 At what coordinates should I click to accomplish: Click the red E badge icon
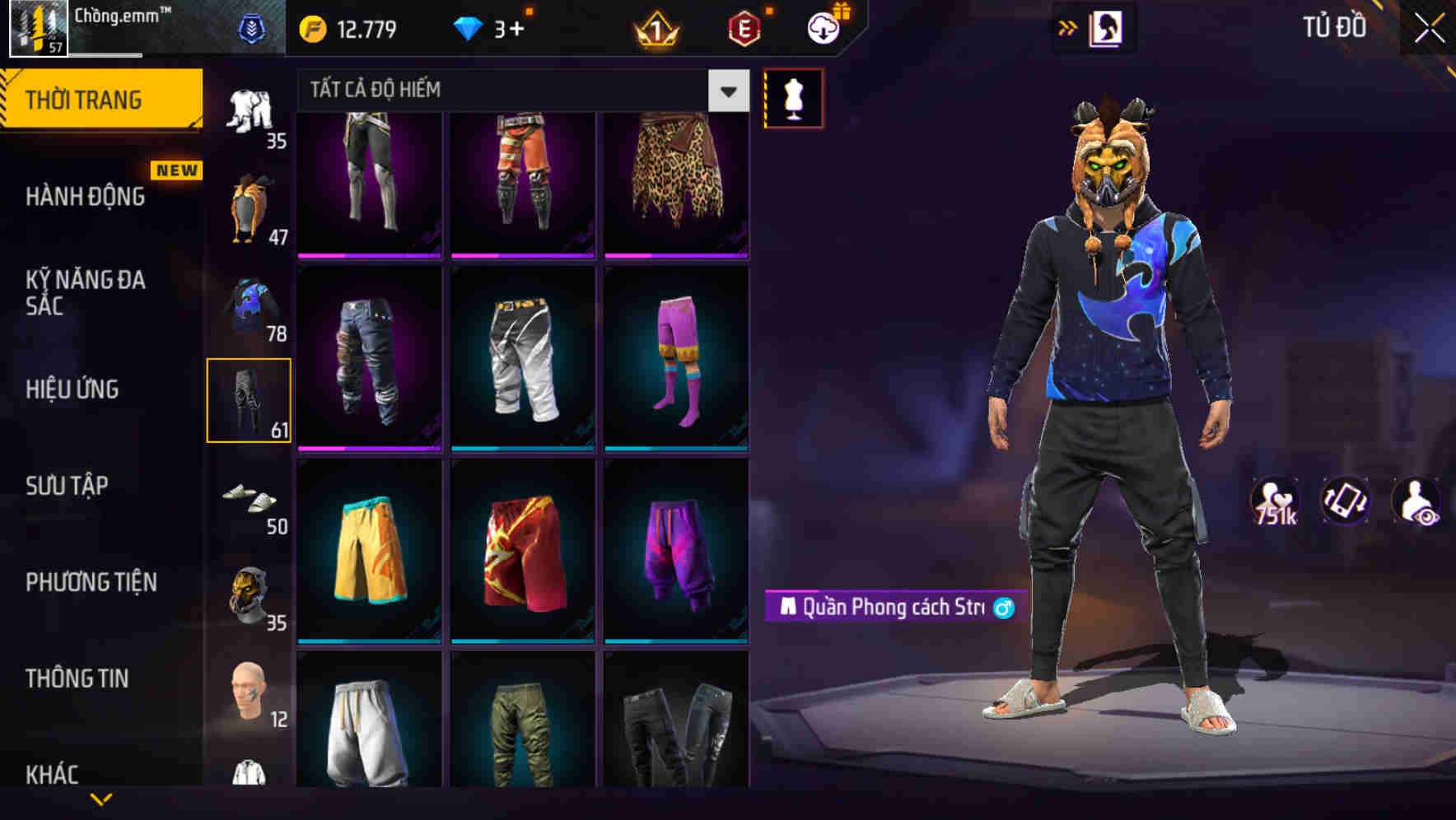click(744, 27)
